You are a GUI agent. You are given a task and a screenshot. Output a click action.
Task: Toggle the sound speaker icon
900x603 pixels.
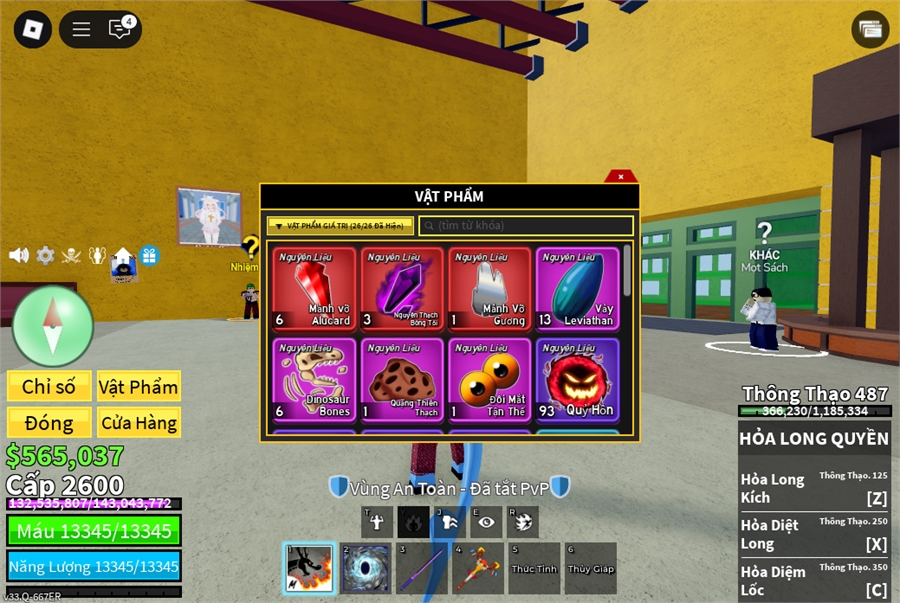(x=19, y=255)
